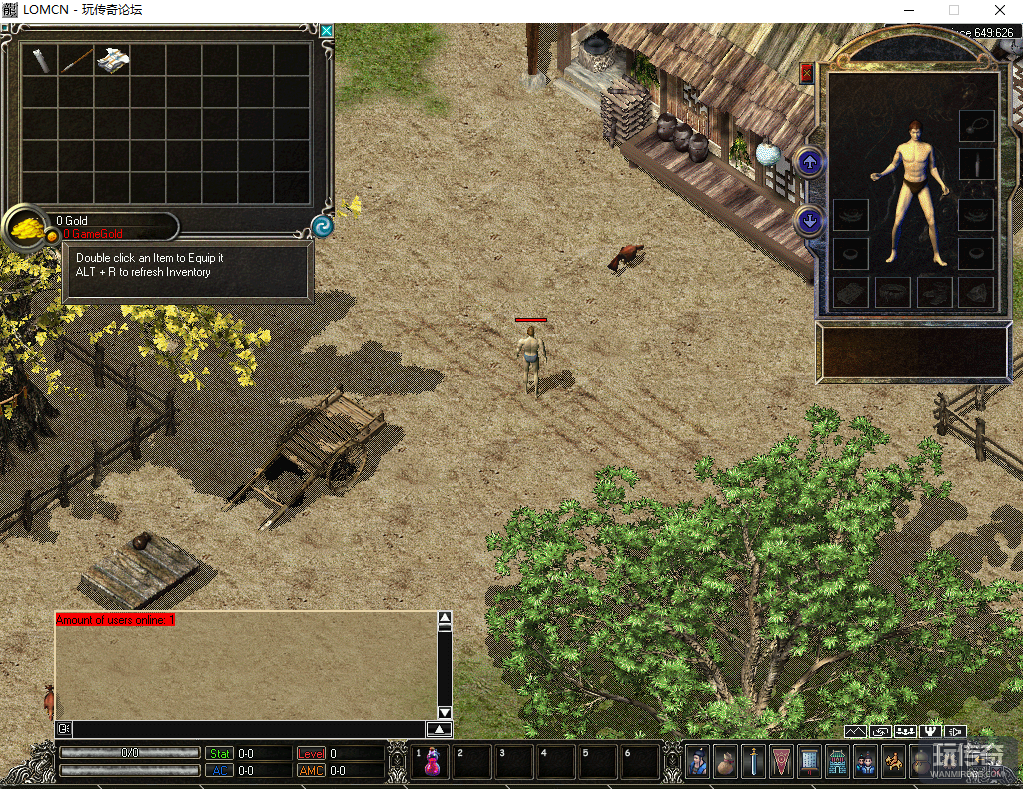Toggle the mountain-shaped minimap button
The image size is (1023, 789).
(855, 732)
